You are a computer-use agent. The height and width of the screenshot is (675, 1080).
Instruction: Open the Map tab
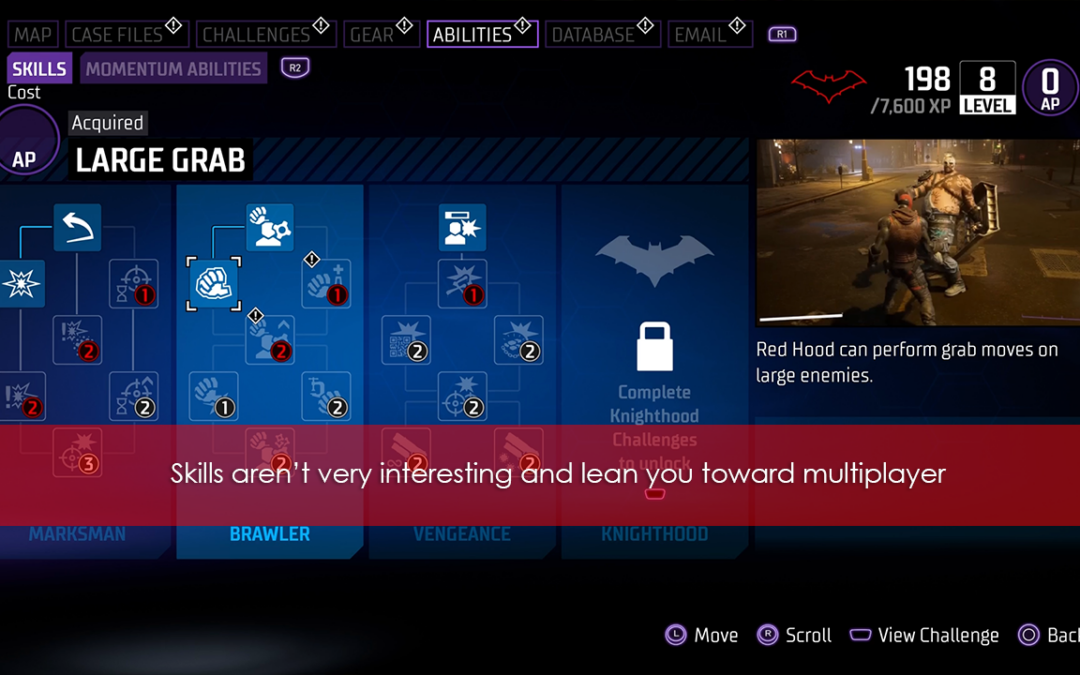[x=32, y=35]
